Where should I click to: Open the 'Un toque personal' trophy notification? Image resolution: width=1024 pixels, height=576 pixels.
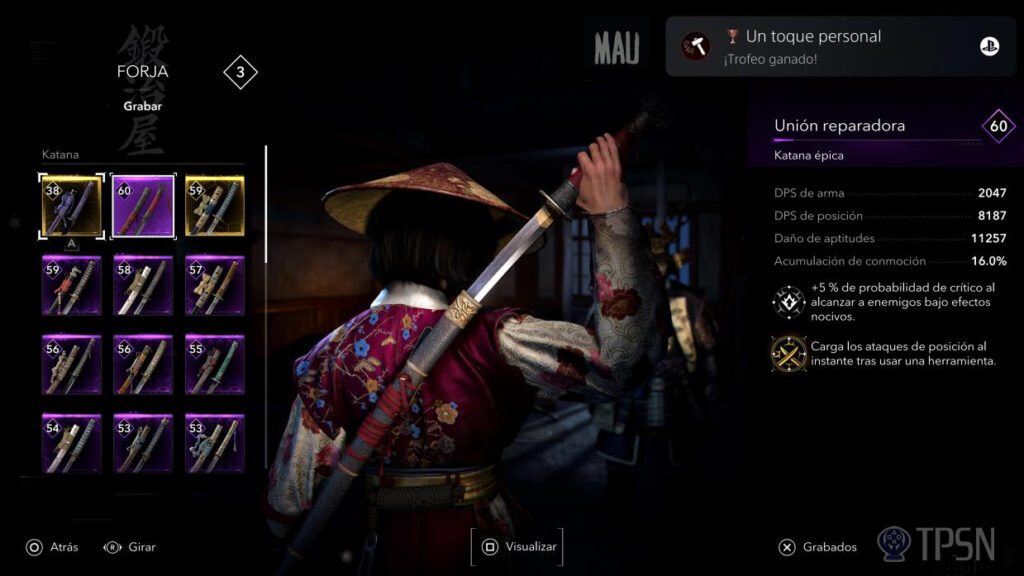(837, 46)
